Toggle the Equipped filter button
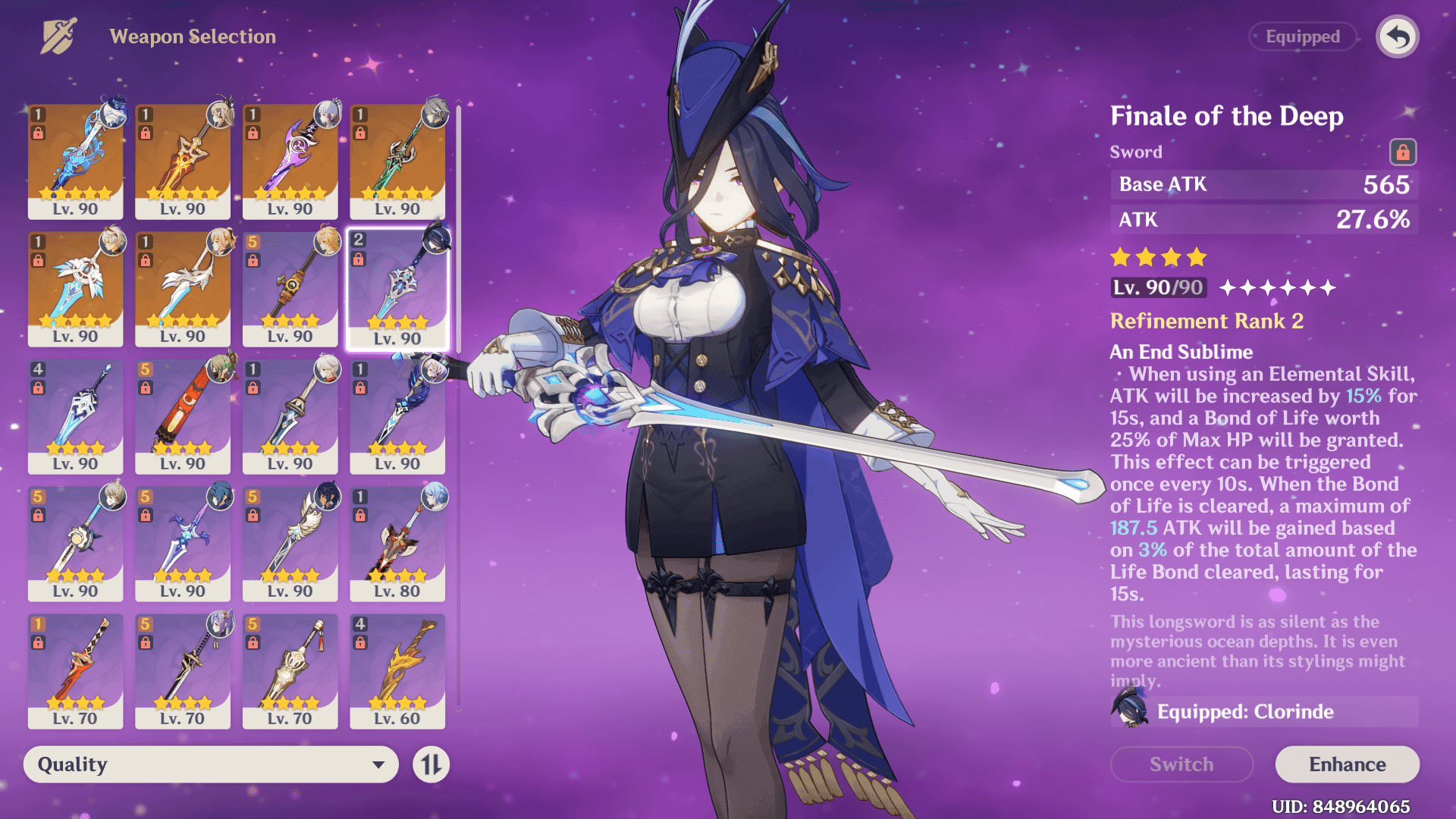 click(1302, 36)
